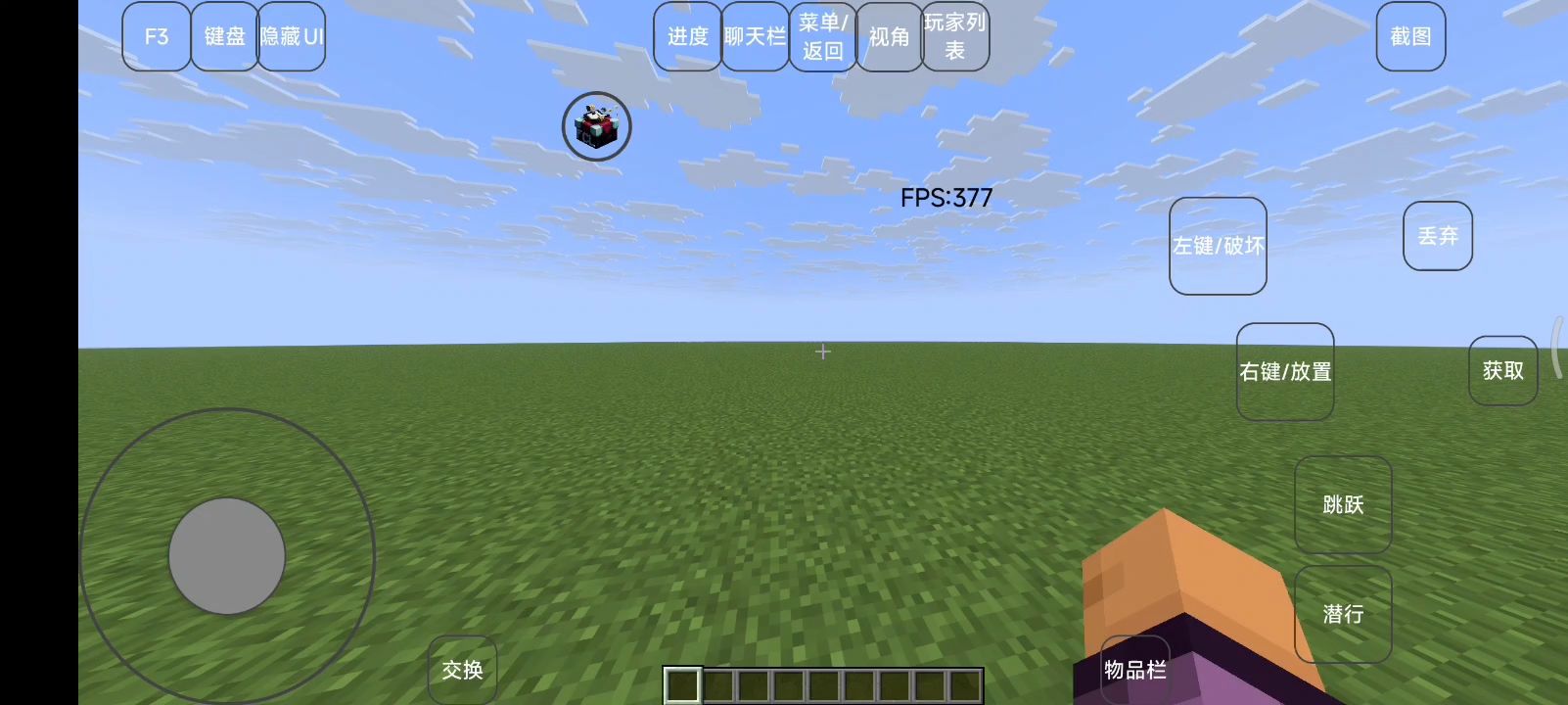Pick a block using 获取

coord(1502,370)
